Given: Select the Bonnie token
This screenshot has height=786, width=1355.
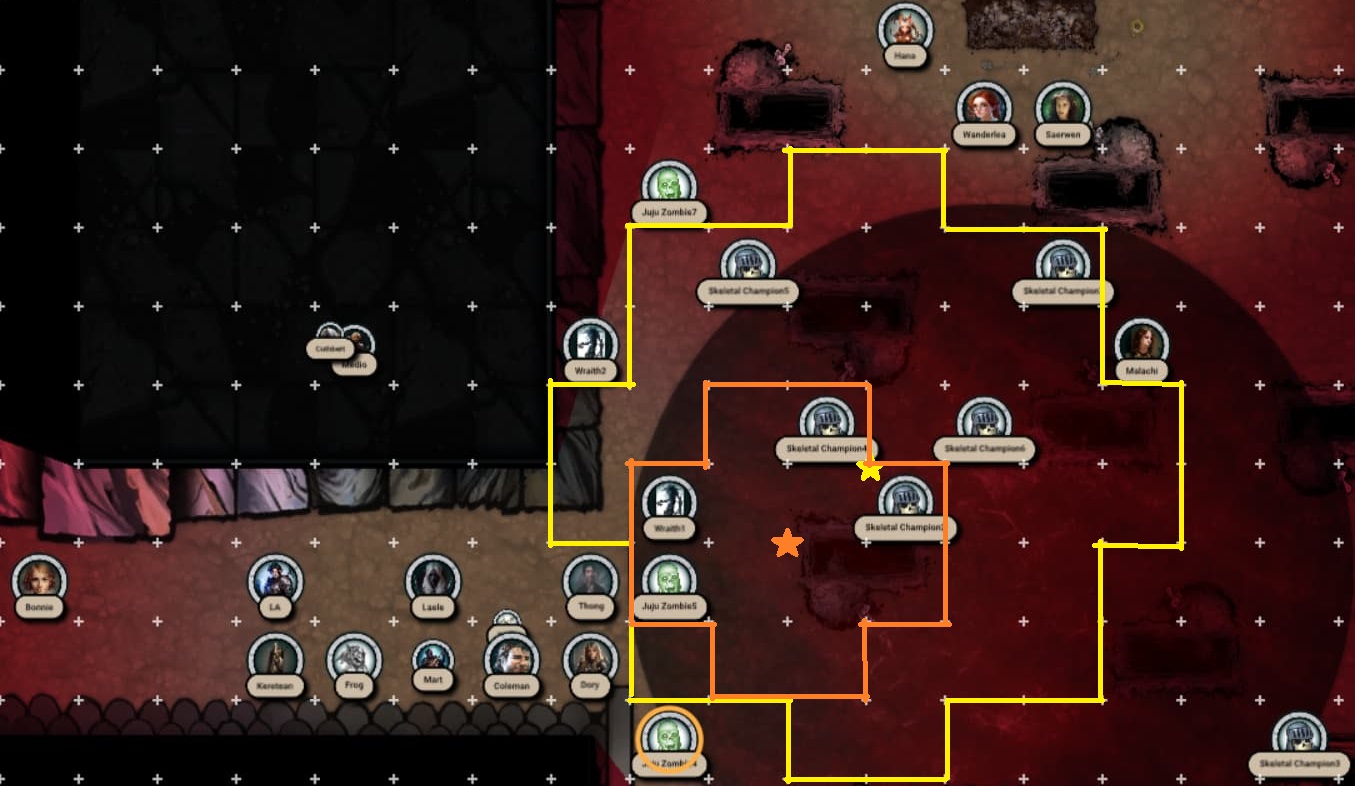Looking at the screenshot, I should coord(39,580).
